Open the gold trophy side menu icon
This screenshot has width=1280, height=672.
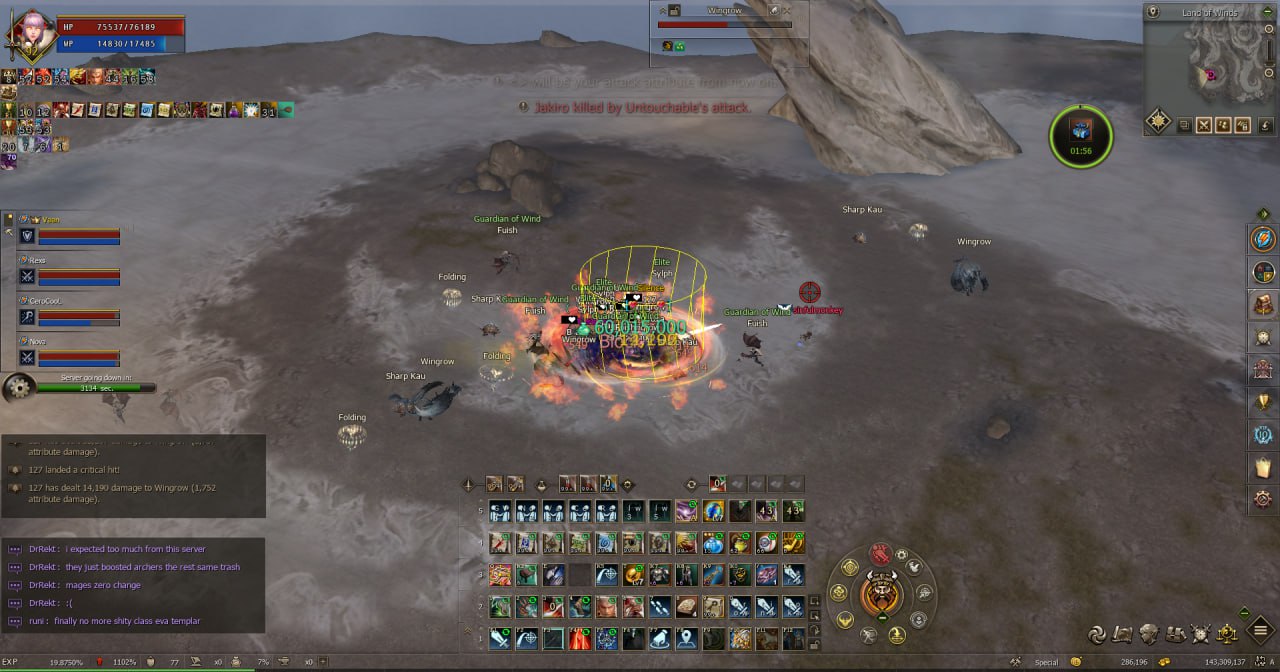(1264, 401)
